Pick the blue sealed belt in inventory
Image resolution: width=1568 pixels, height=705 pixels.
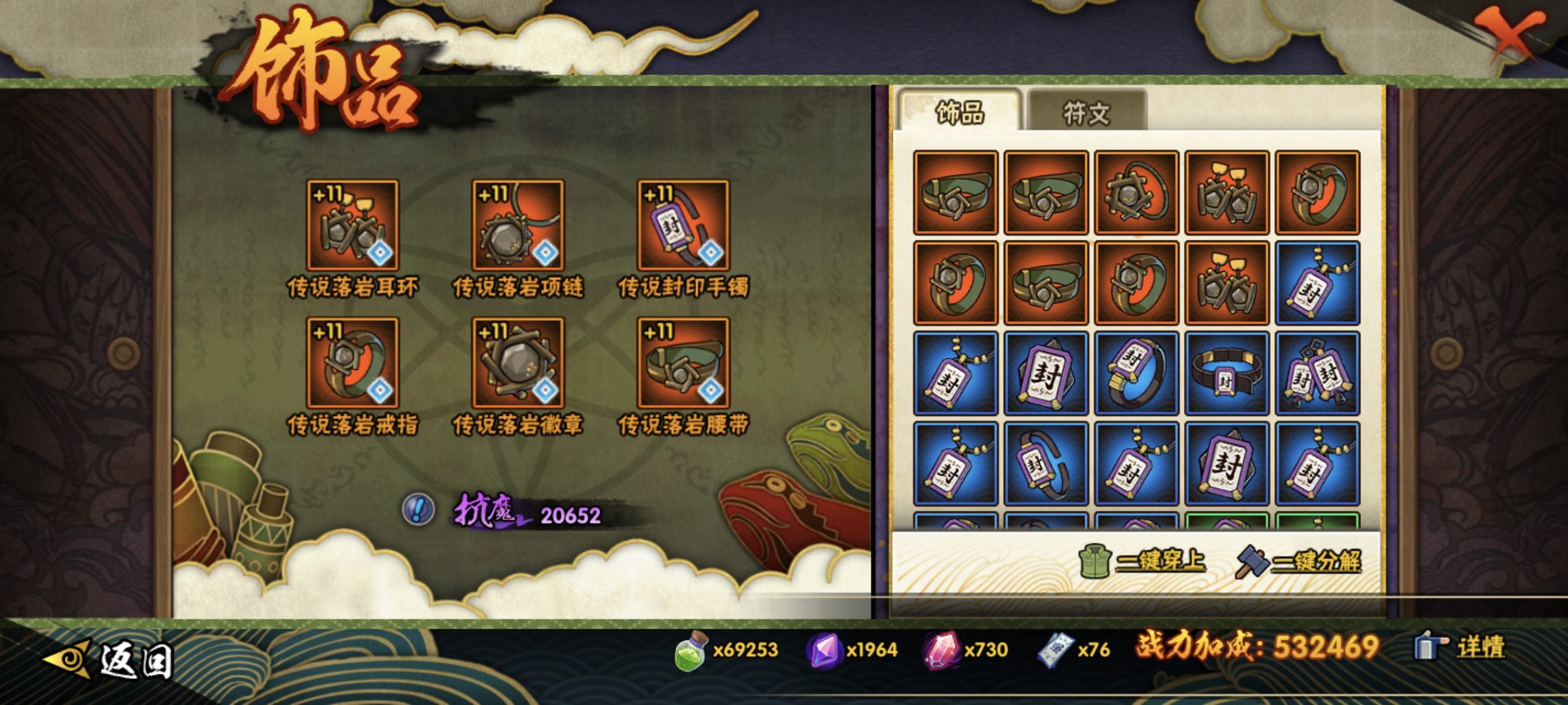(x=1226, y=373)
